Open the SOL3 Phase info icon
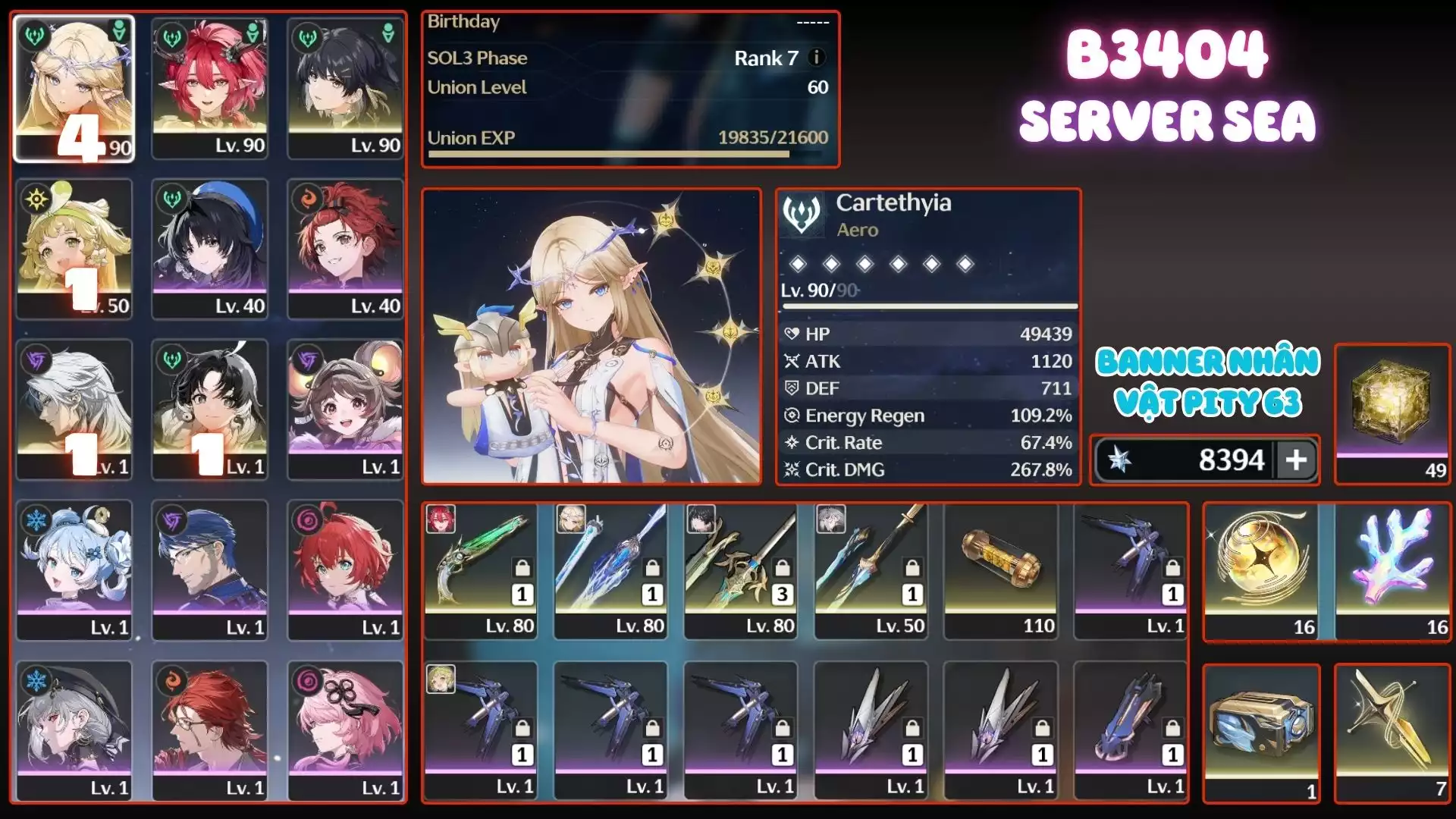Image resolution: width=1456 pixels, height=819 pixels. (817, 58)
